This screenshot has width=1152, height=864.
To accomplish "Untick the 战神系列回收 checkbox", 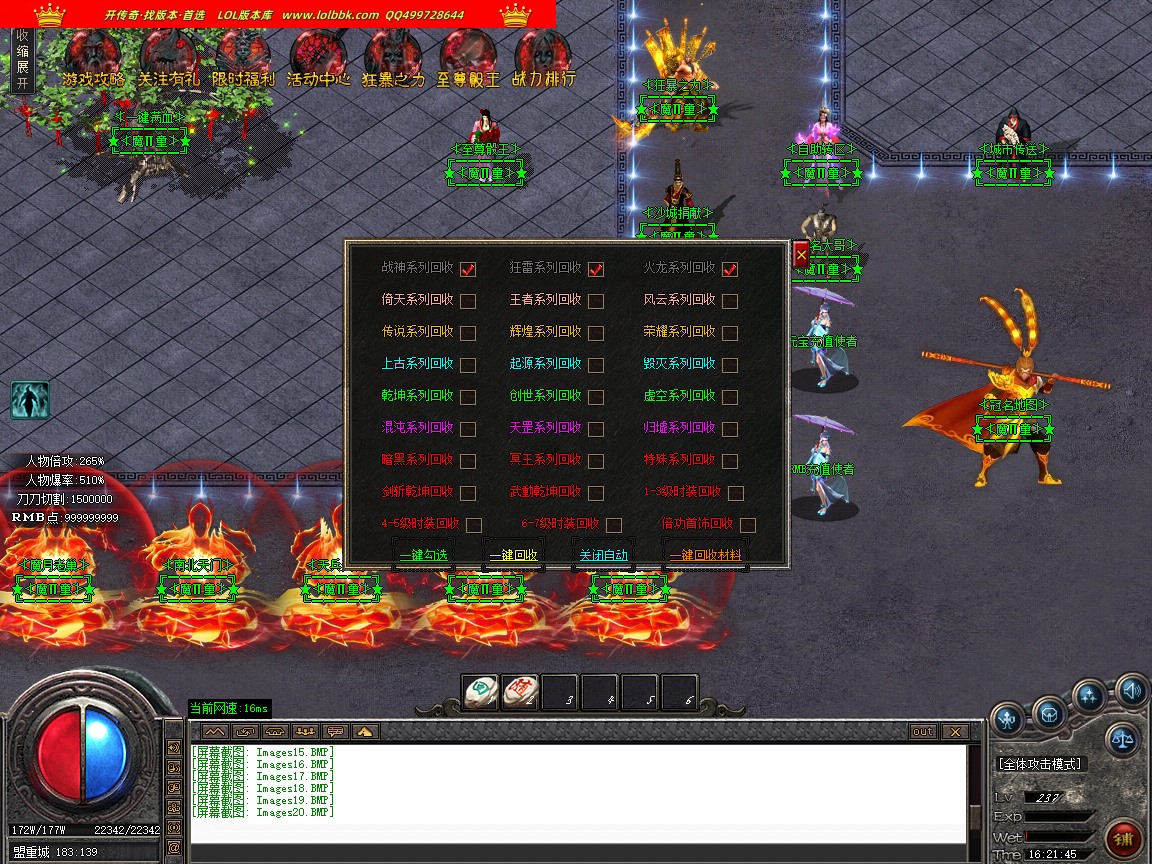I will click(x=468, y=269).
